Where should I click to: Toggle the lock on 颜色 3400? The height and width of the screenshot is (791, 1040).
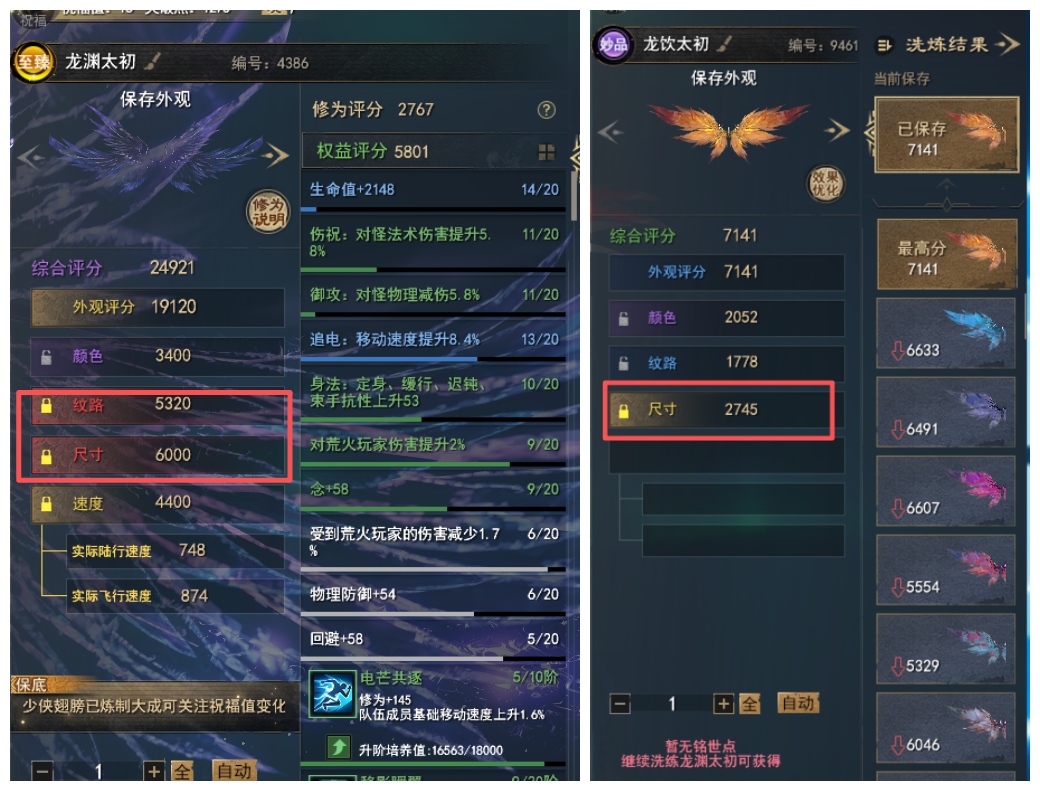coord(46,356)
